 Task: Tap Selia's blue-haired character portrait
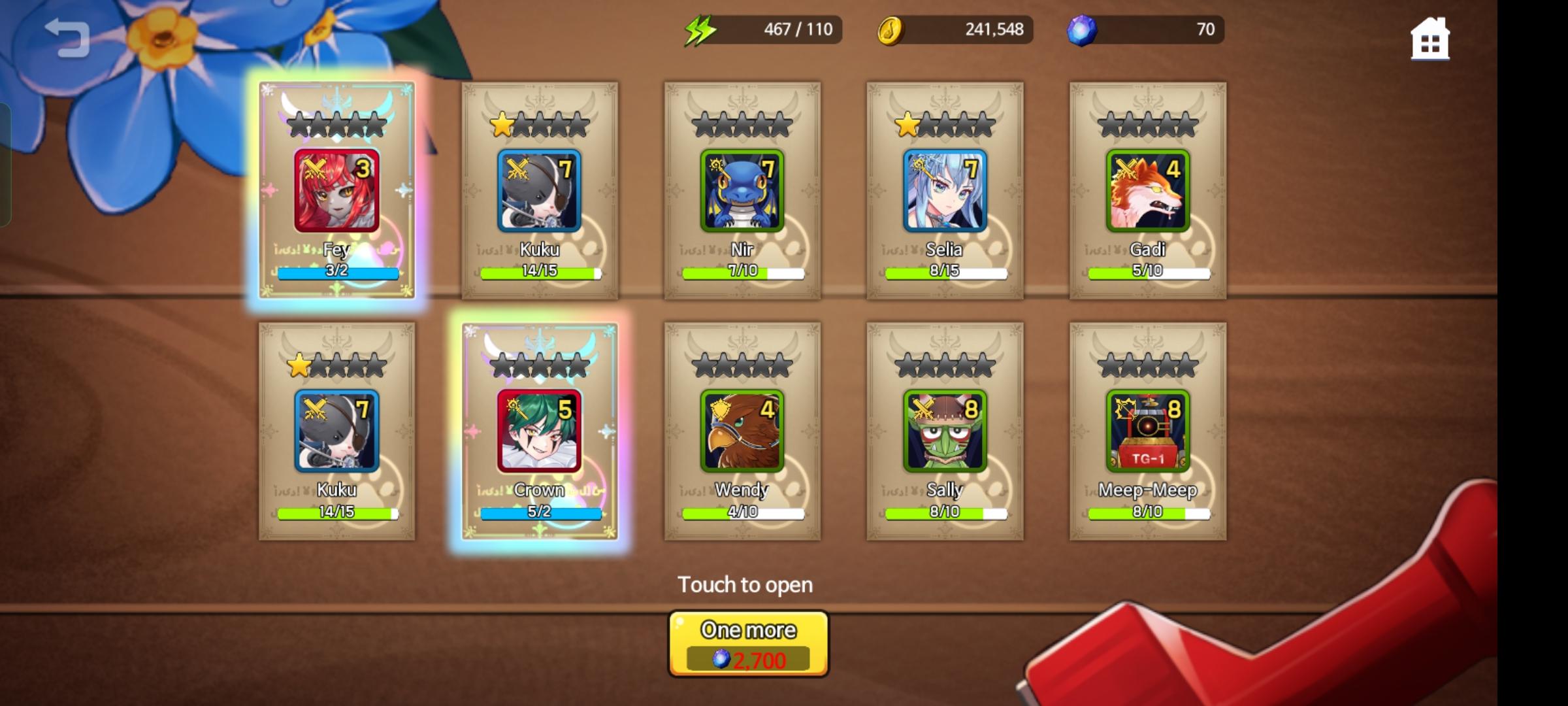pos(947,190)
